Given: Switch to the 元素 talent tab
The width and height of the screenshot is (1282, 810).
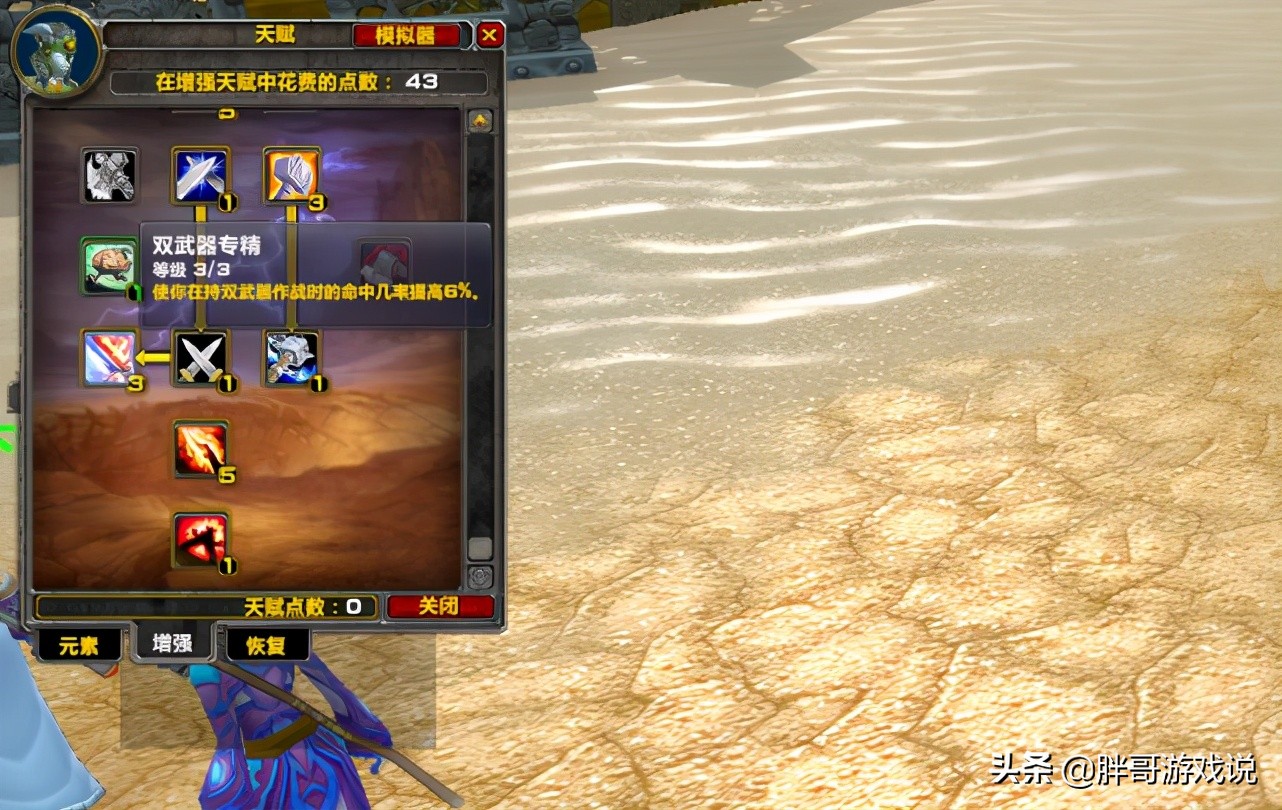Looking at the screenshot, I should [80, 644].
